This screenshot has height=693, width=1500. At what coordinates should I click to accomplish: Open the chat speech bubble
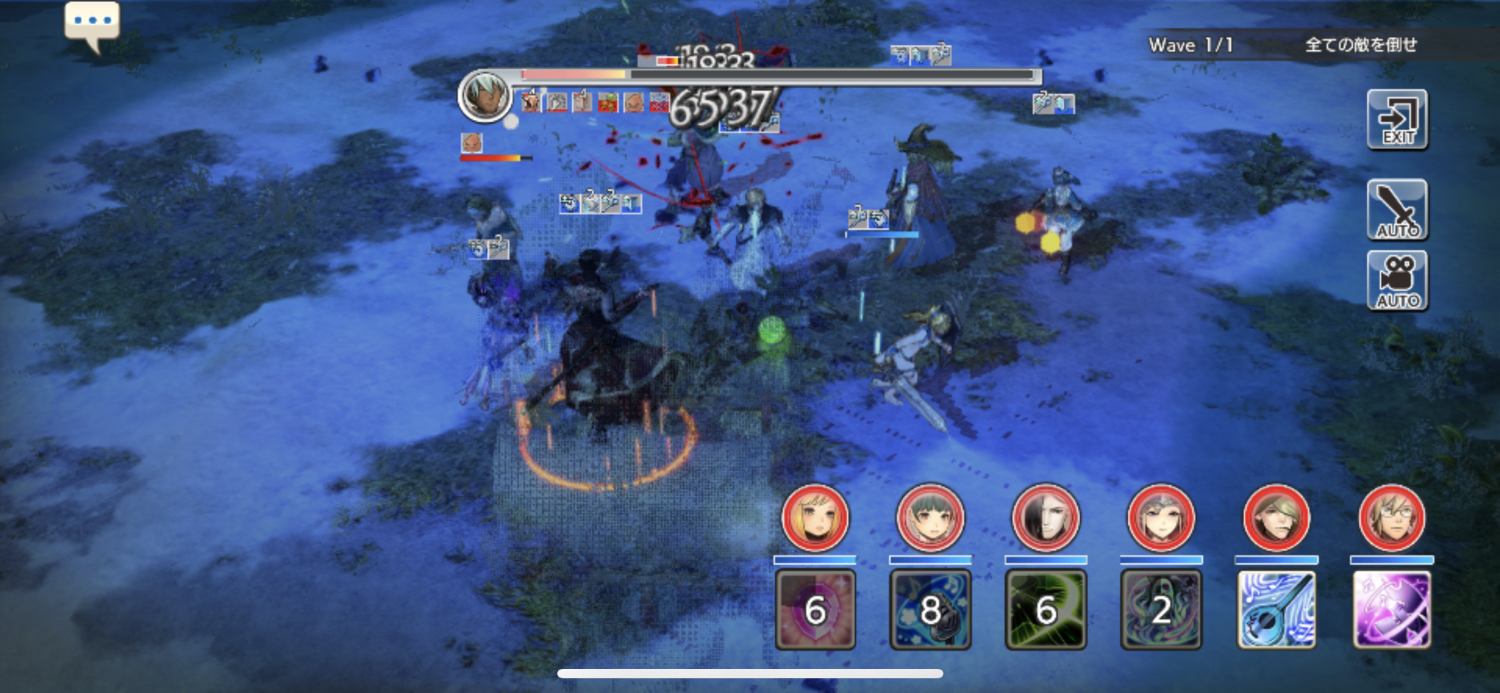[x=92, y=24]
